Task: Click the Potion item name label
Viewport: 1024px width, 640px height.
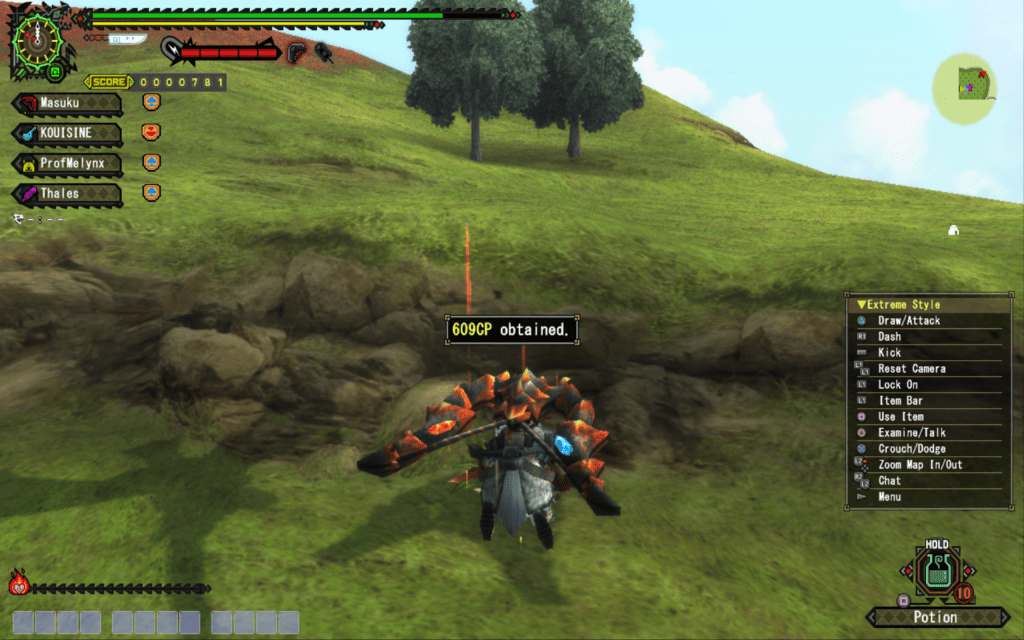Action: click(936, 617)
